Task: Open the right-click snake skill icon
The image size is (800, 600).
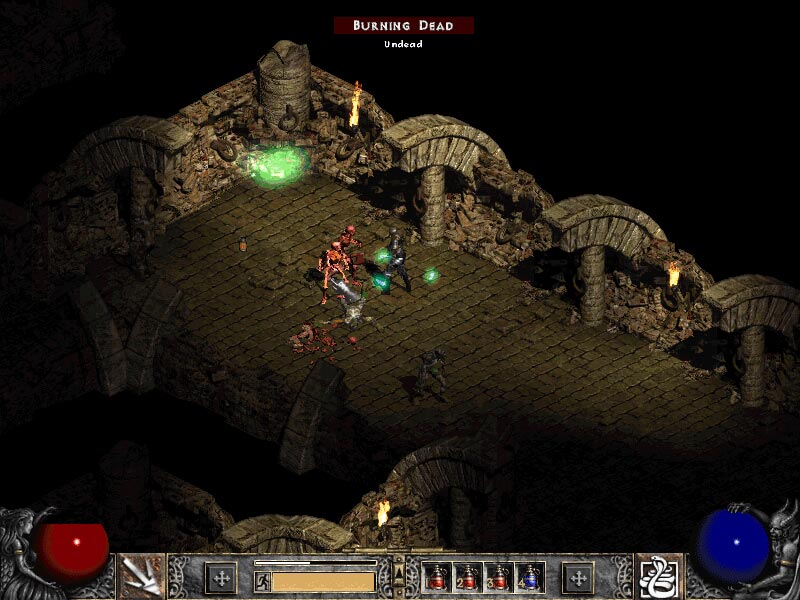Action: [x=659, y=576]
